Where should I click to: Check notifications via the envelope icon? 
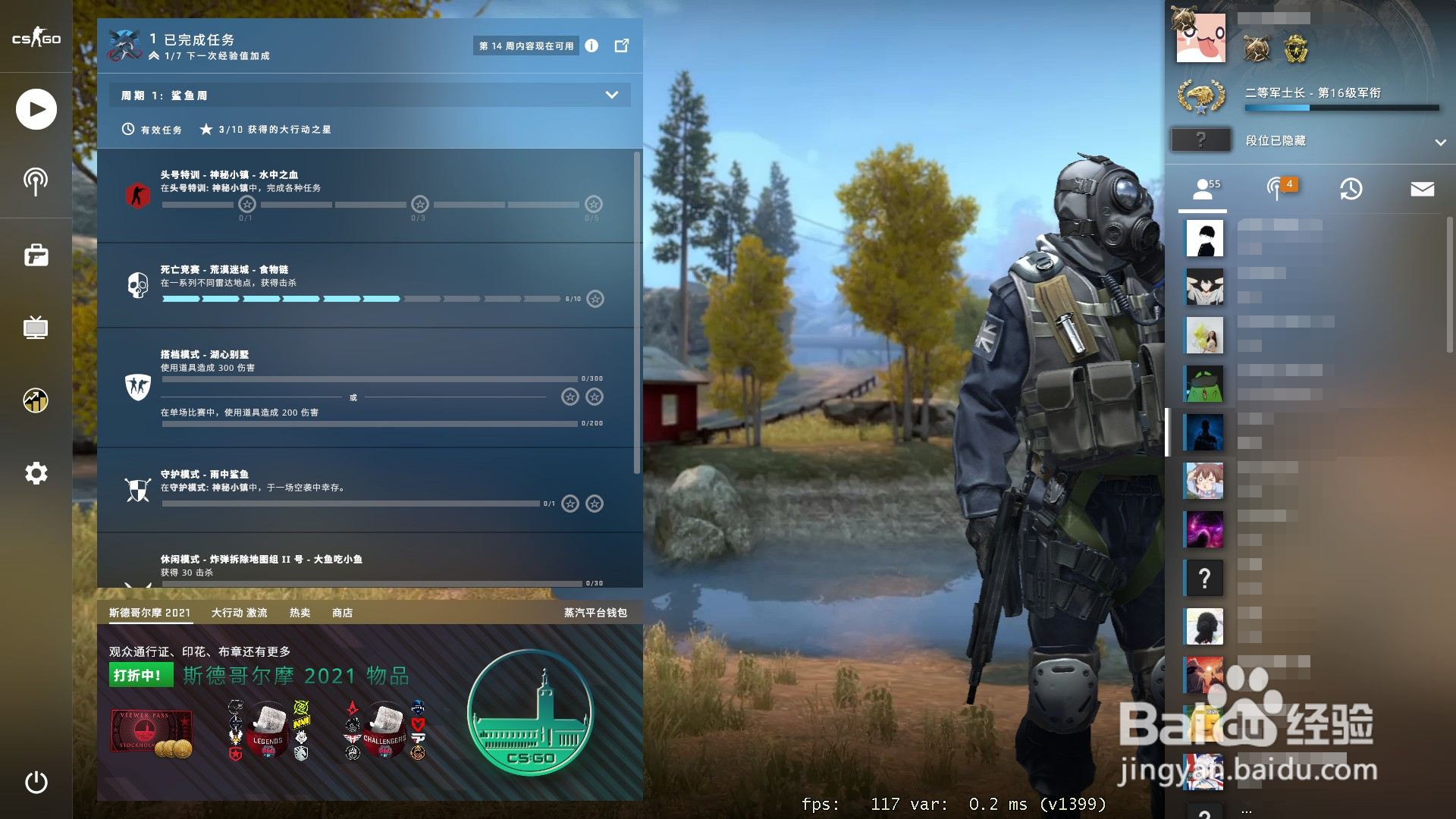[x=1423, y=188]
